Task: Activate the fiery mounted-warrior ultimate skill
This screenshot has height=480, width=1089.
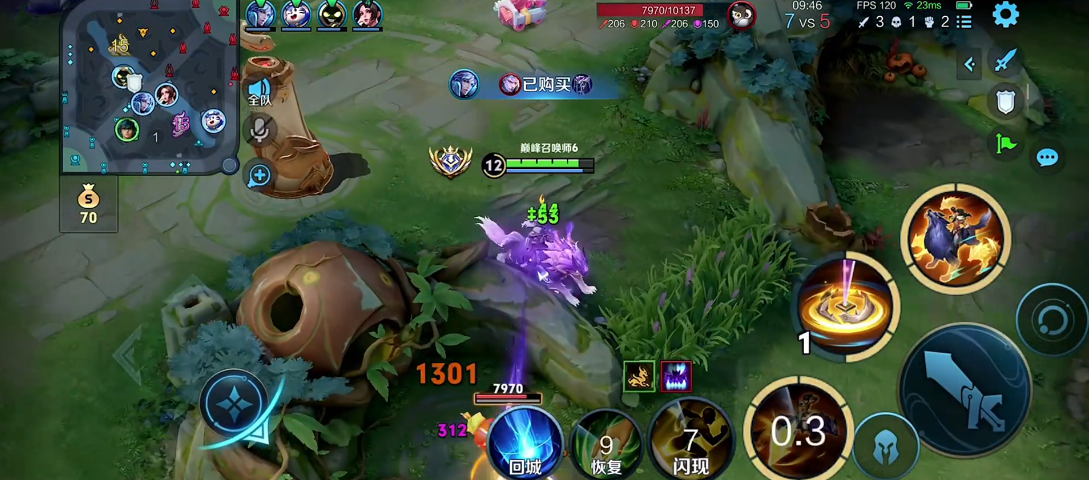Action: click(x=955, y=238)
